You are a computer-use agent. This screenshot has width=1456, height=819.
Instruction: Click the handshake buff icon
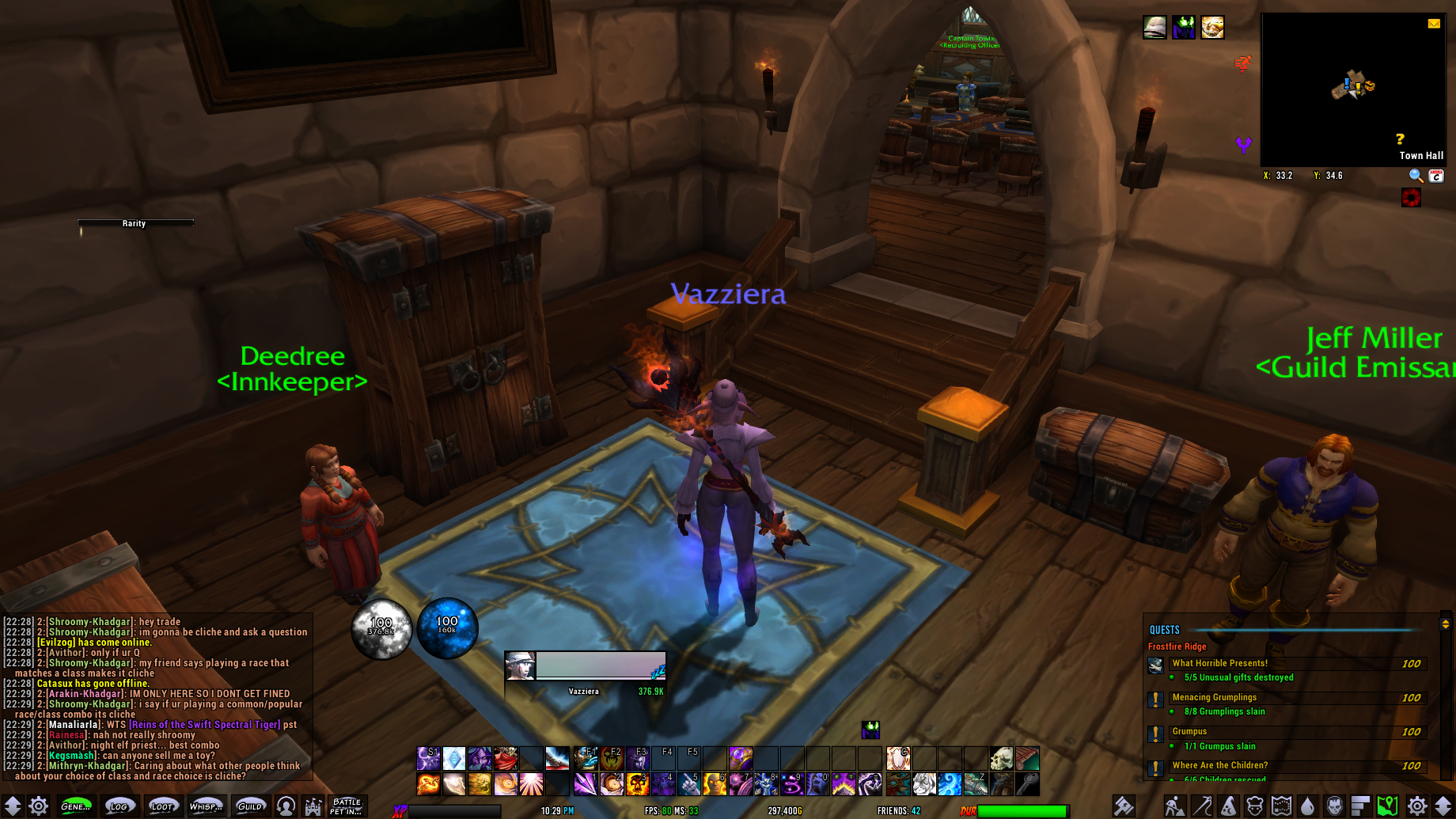pos(1212,28)
